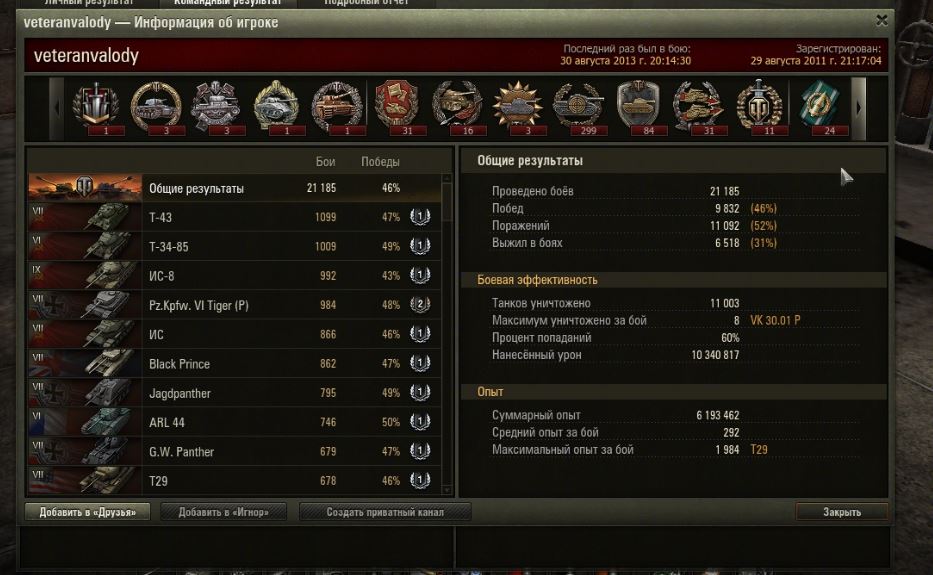Select the Pz.Kpfw. VI Tiger (P) row

(234, 305)
